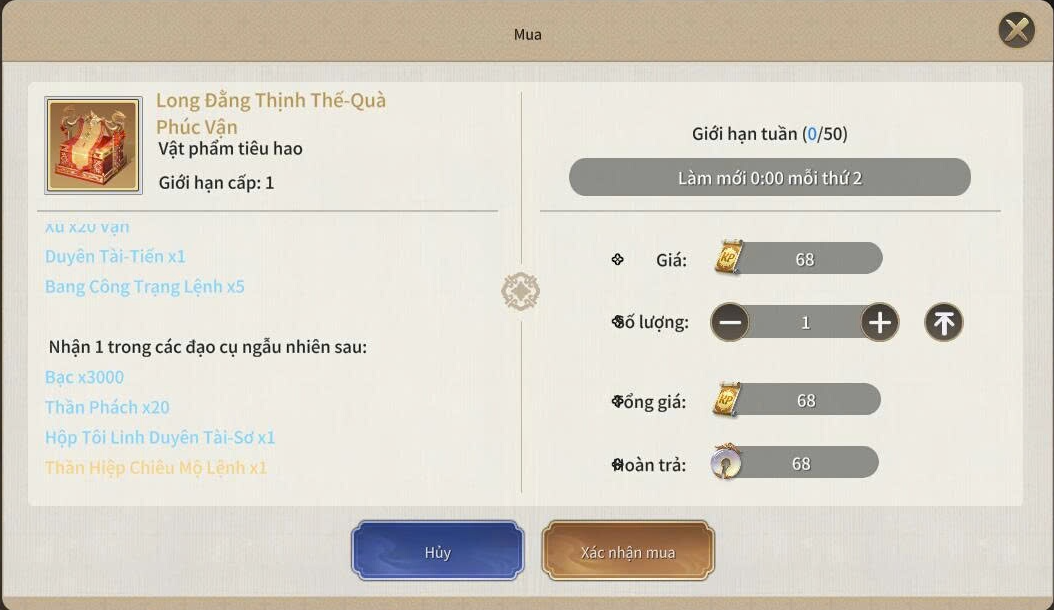
Task: Inspect the Thần Phách x20 item
Action: tap(107, 407)
